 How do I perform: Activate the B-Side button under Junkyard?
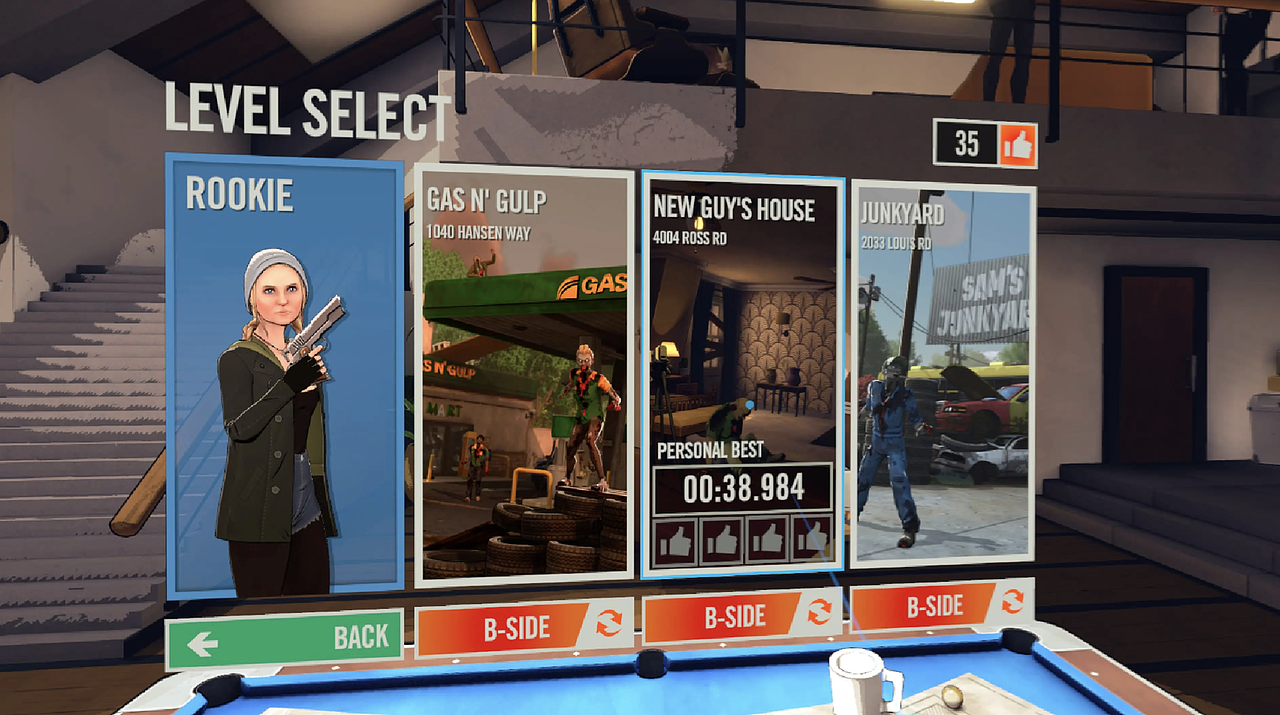click(x=941, y=606)
